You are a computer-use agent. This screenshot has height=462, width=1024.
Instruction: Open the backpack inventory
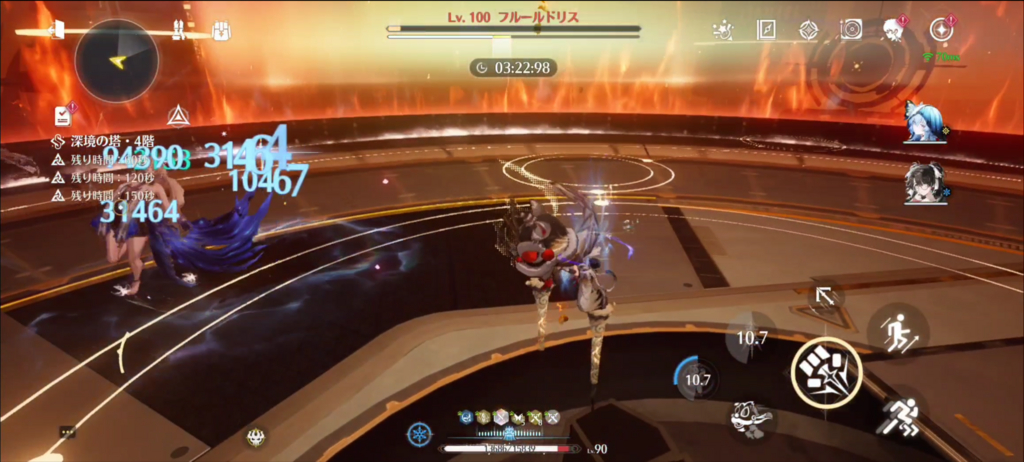[221, 30]
